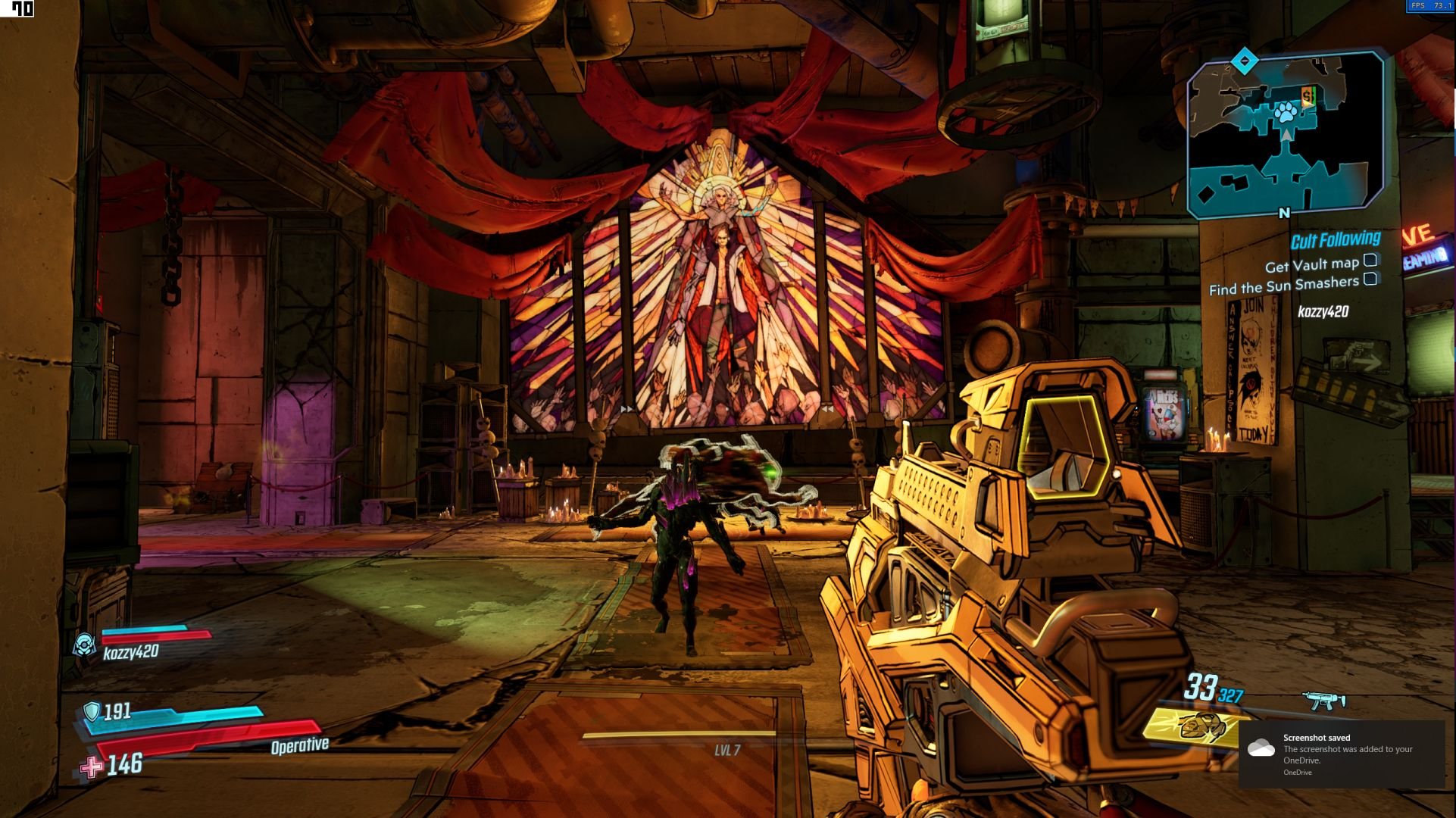This screenshot has height=818, width=1456.
Task: Click the equipped submachine gun weapon icon
Action: pos(1323,701)
